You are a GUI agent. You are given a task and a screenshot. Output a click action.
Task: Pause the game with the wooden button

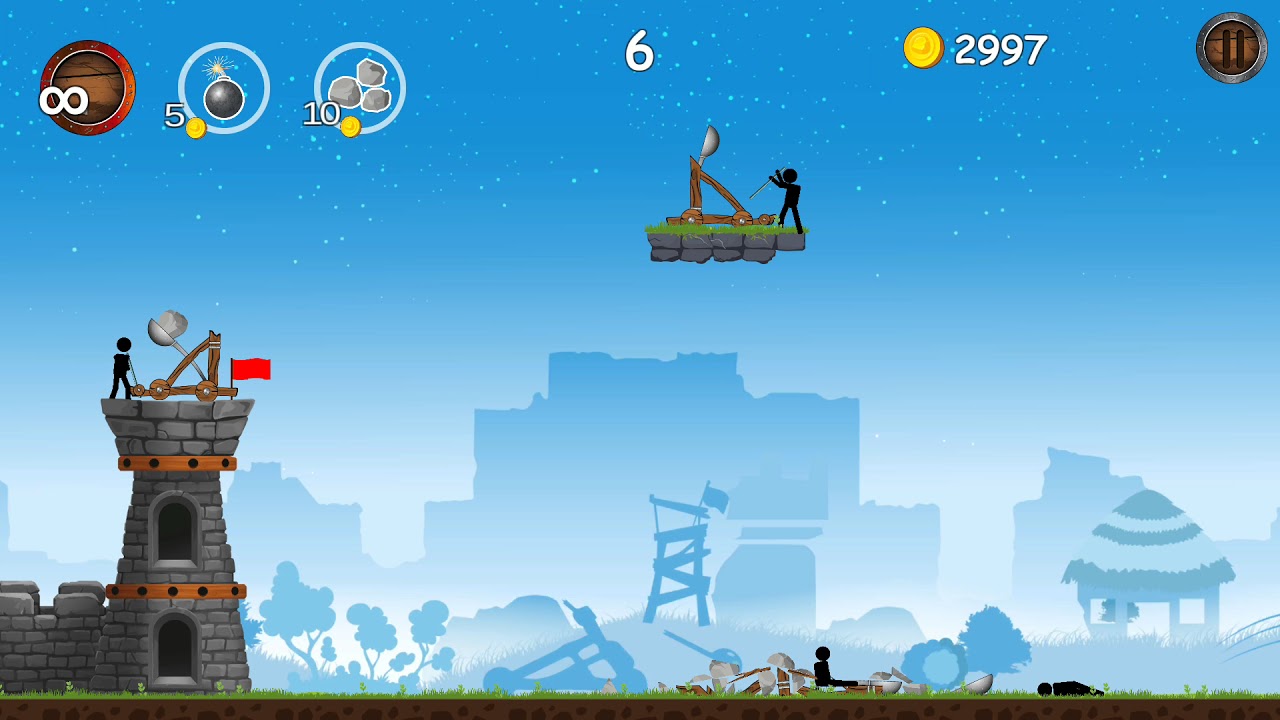pyautogui.click(x=1231, y=48)
